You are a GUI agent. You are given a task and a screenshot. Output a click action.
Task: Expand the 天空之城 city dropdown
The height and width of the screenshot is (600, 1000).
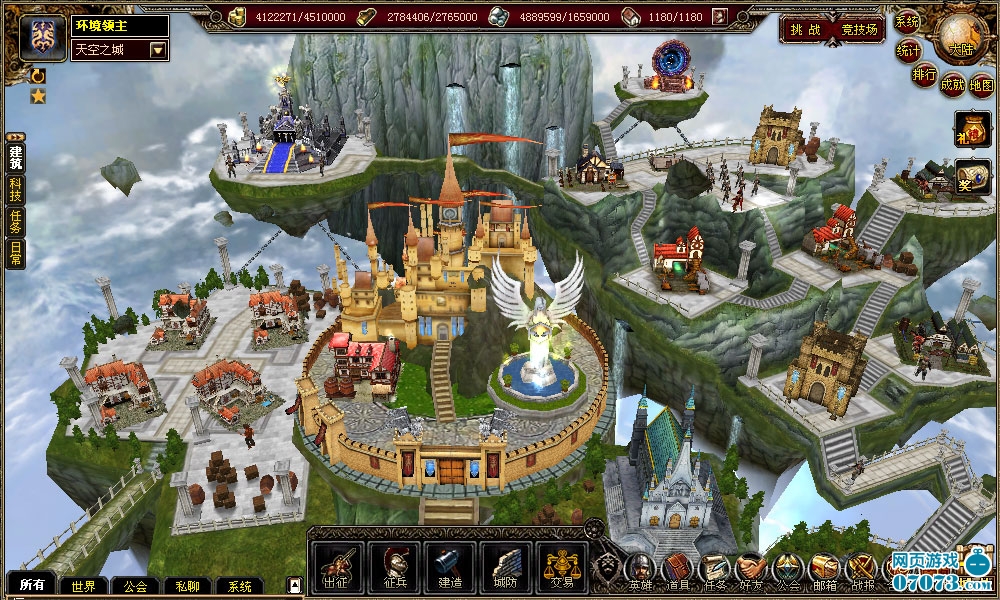(158, 49)
